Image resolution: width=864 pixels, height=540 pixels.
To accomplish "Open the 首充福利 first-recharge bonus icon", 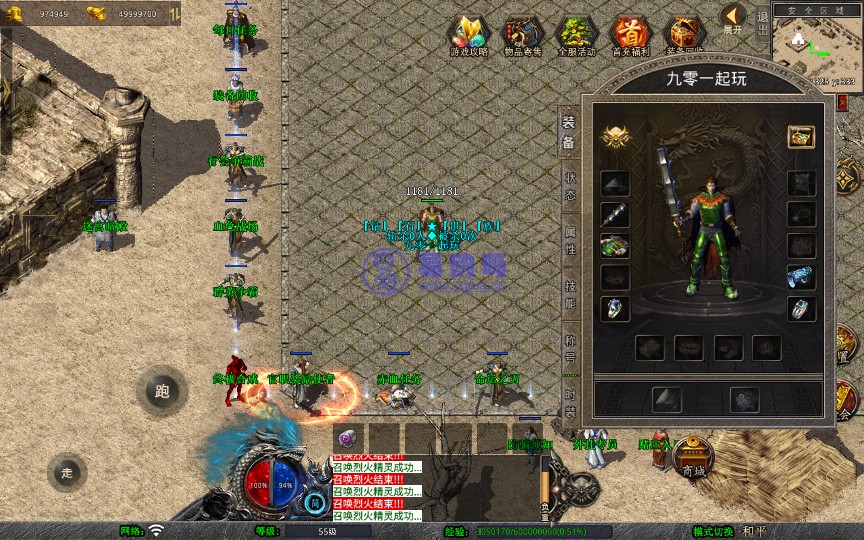I will [x=630, y=36].
